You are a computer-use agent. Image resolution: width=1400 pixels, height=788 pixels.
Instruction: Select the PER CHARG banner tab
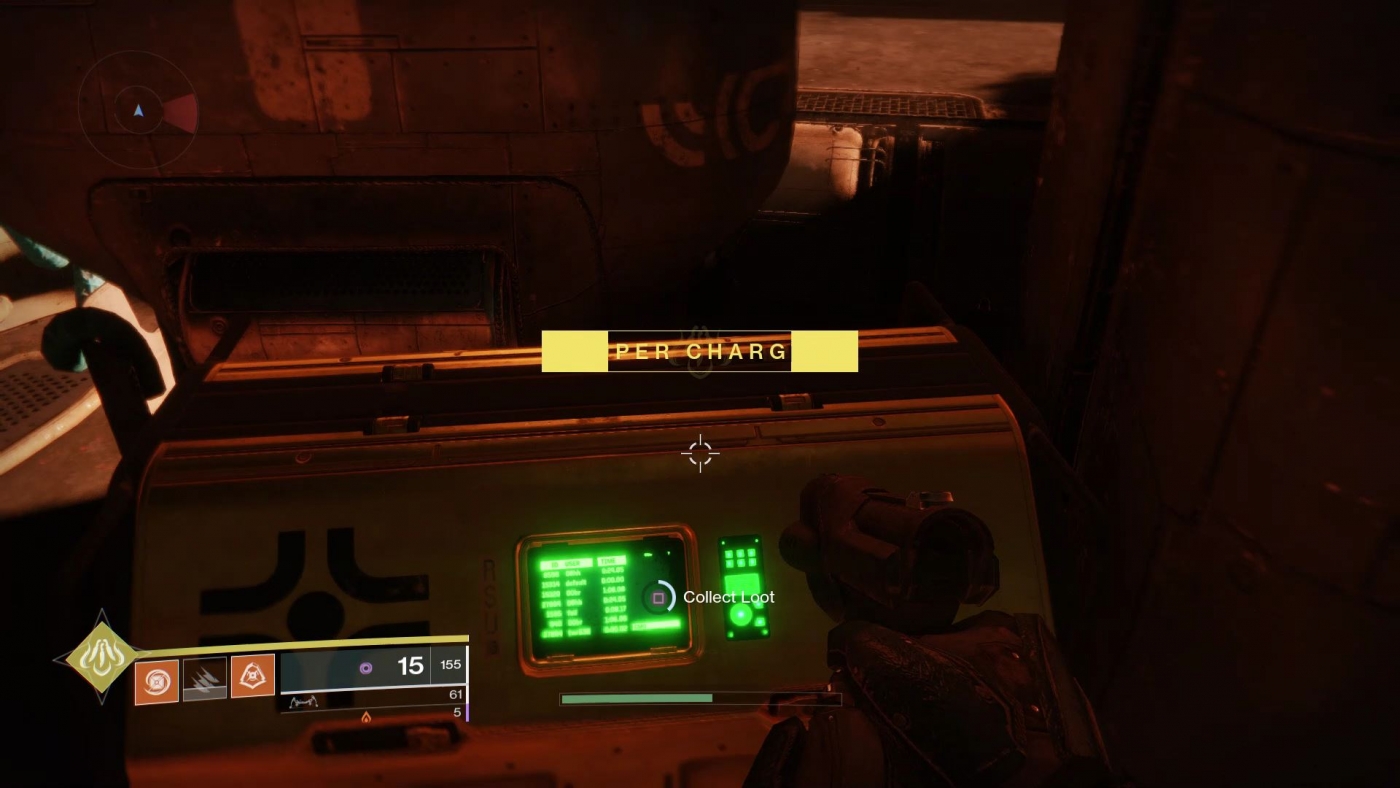(697, 351)
